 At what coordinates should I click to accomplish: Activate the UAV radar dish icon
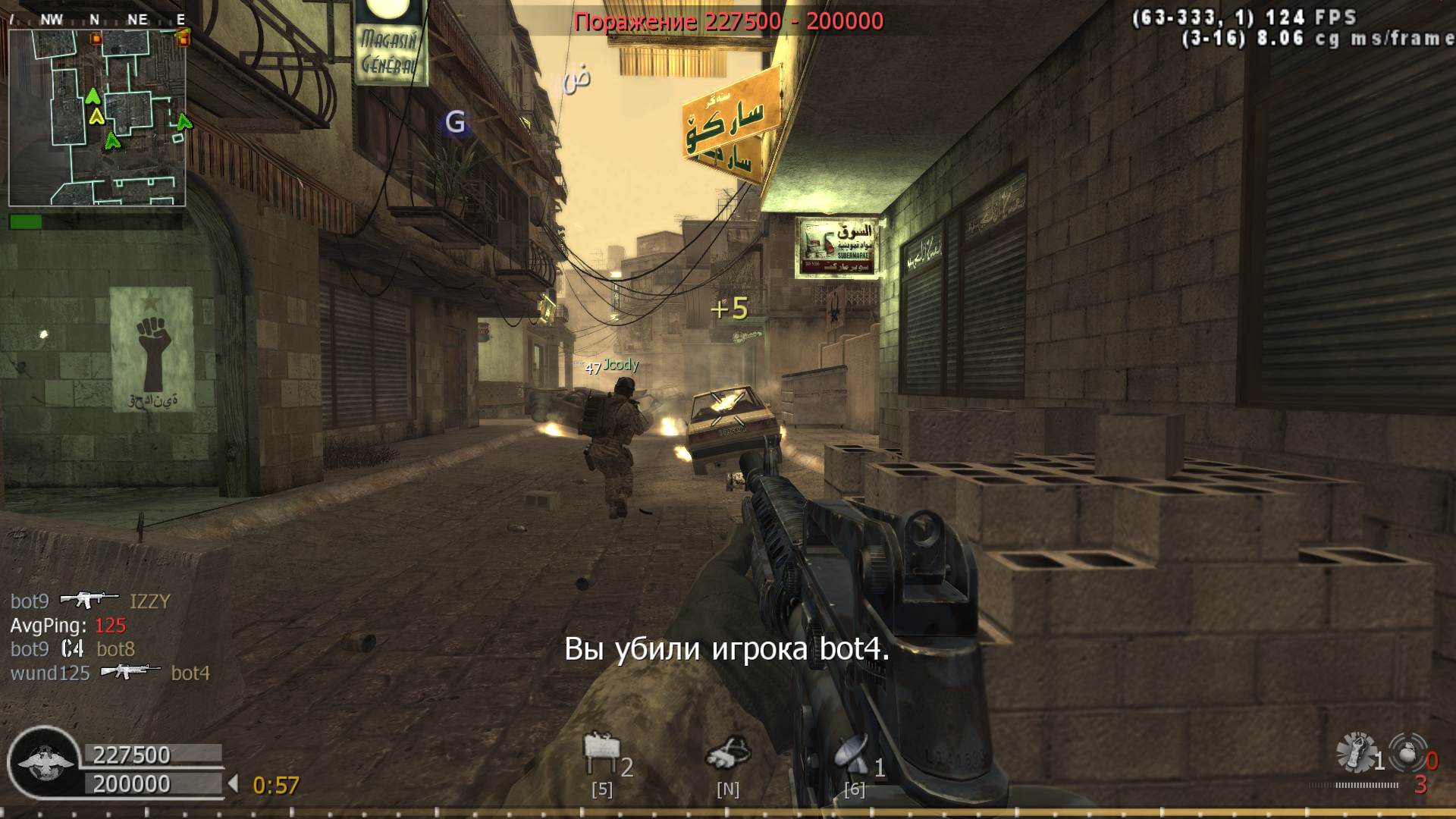coord(852,753)
